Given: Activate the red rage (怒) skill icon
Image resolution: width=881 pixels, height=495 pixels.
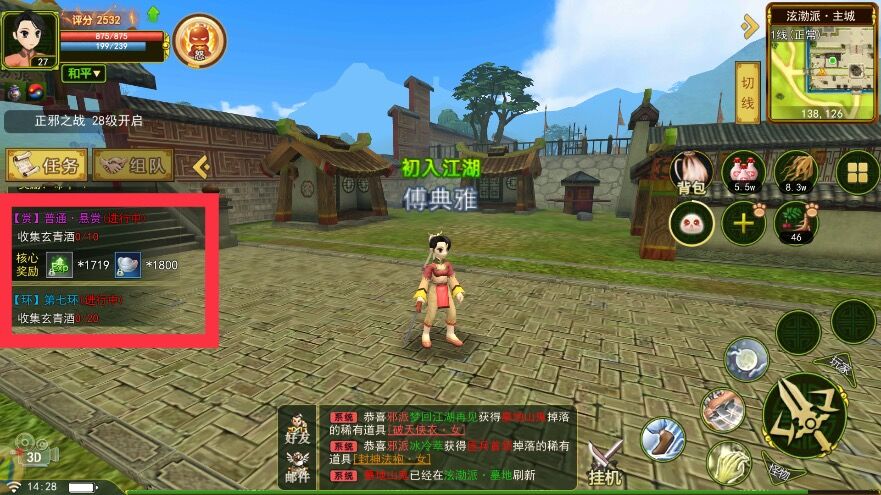Looking at the screenshot, I should click(199, 40).
